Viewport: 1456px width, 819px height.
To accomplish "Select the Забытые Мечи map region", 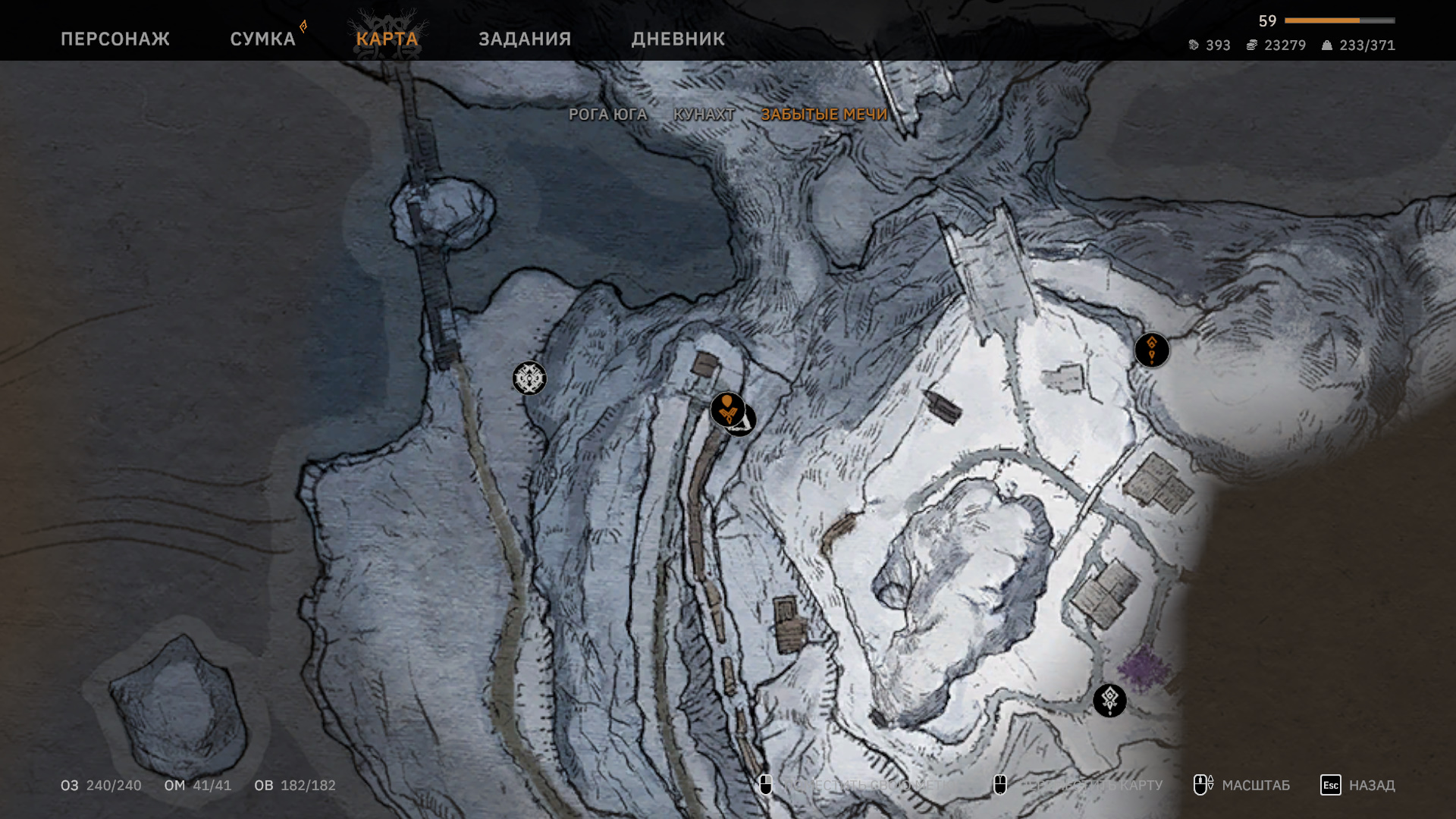I will click(x=824, y=115).
